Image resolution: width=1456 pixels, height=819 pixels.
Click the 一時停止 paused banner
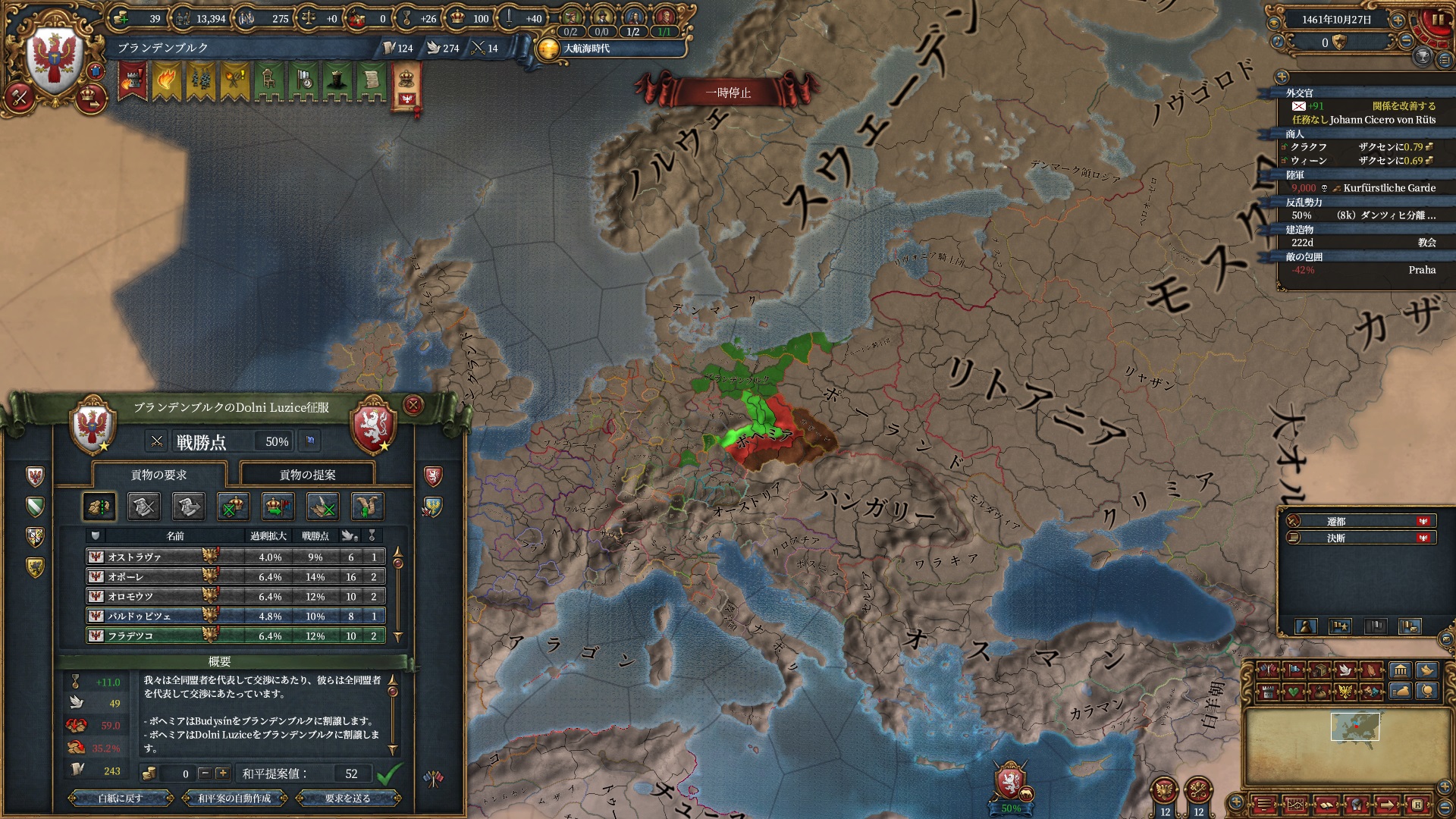727,93
